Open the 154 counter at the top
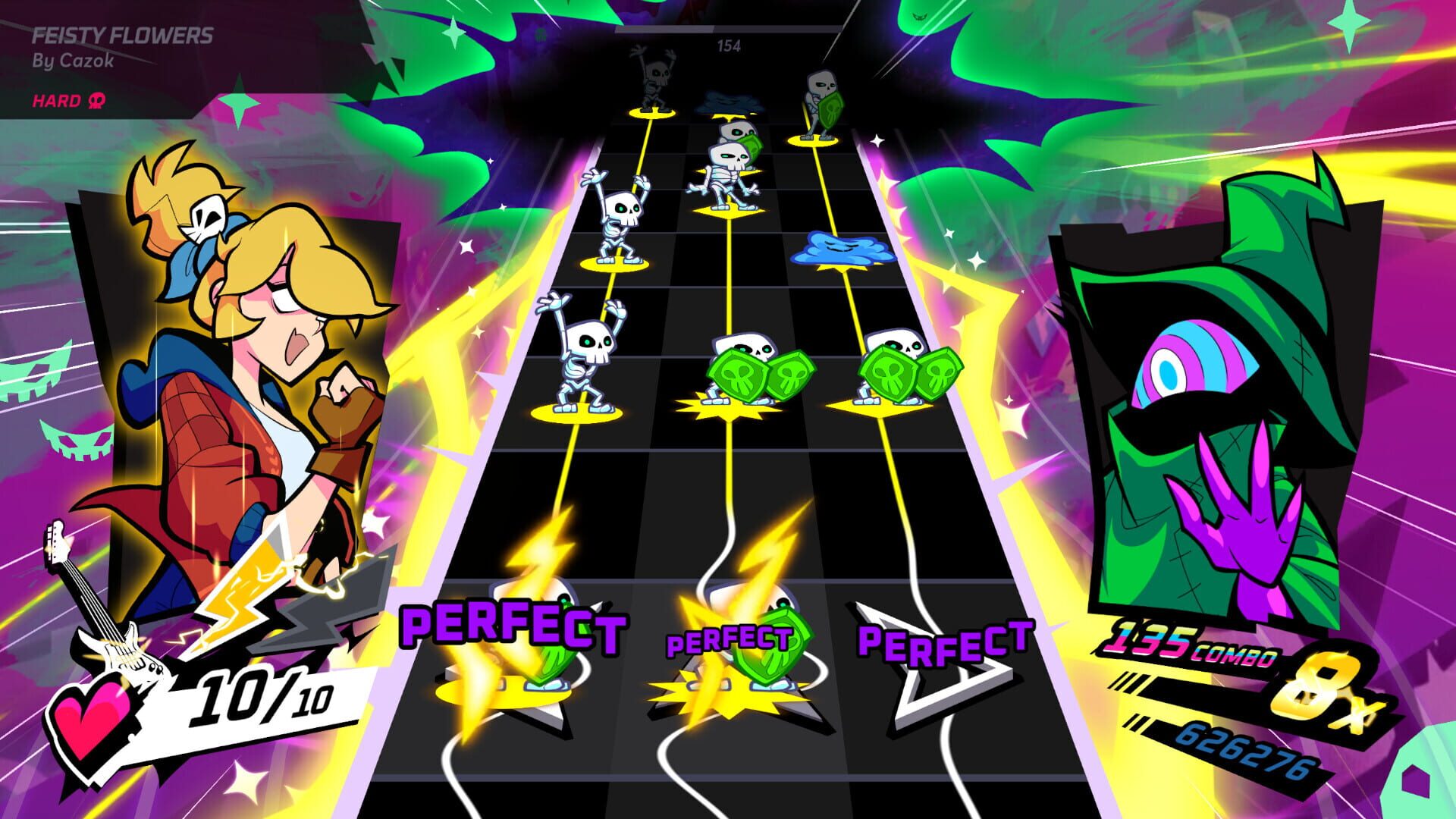 tap(730, 45)
